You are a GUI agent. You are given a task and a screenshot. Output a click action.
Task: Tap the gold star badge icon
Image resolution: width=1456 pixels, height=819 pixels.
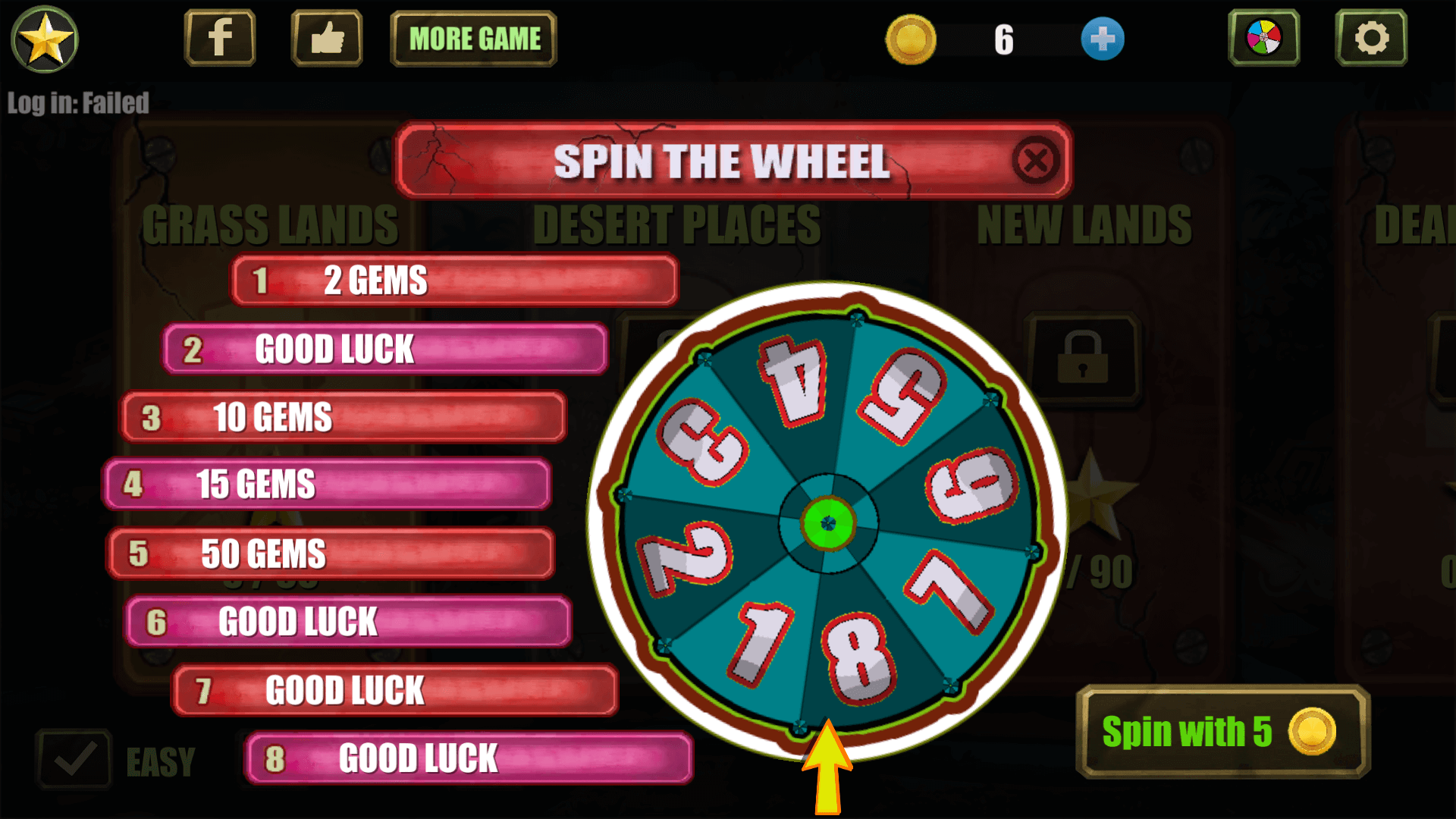tap(45, 39)
